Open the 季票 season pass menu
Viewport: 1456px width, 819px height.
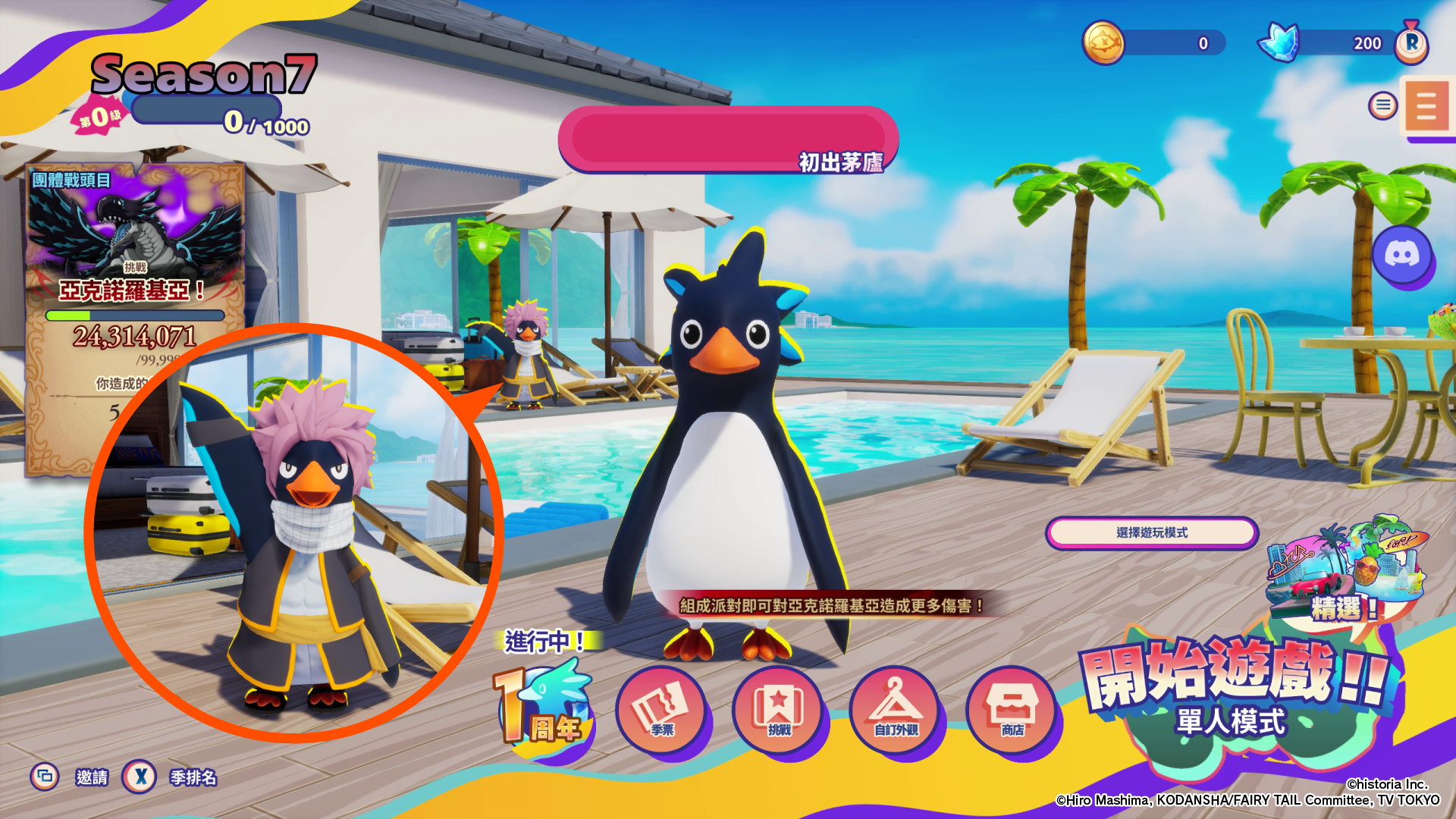pos(661,711)
